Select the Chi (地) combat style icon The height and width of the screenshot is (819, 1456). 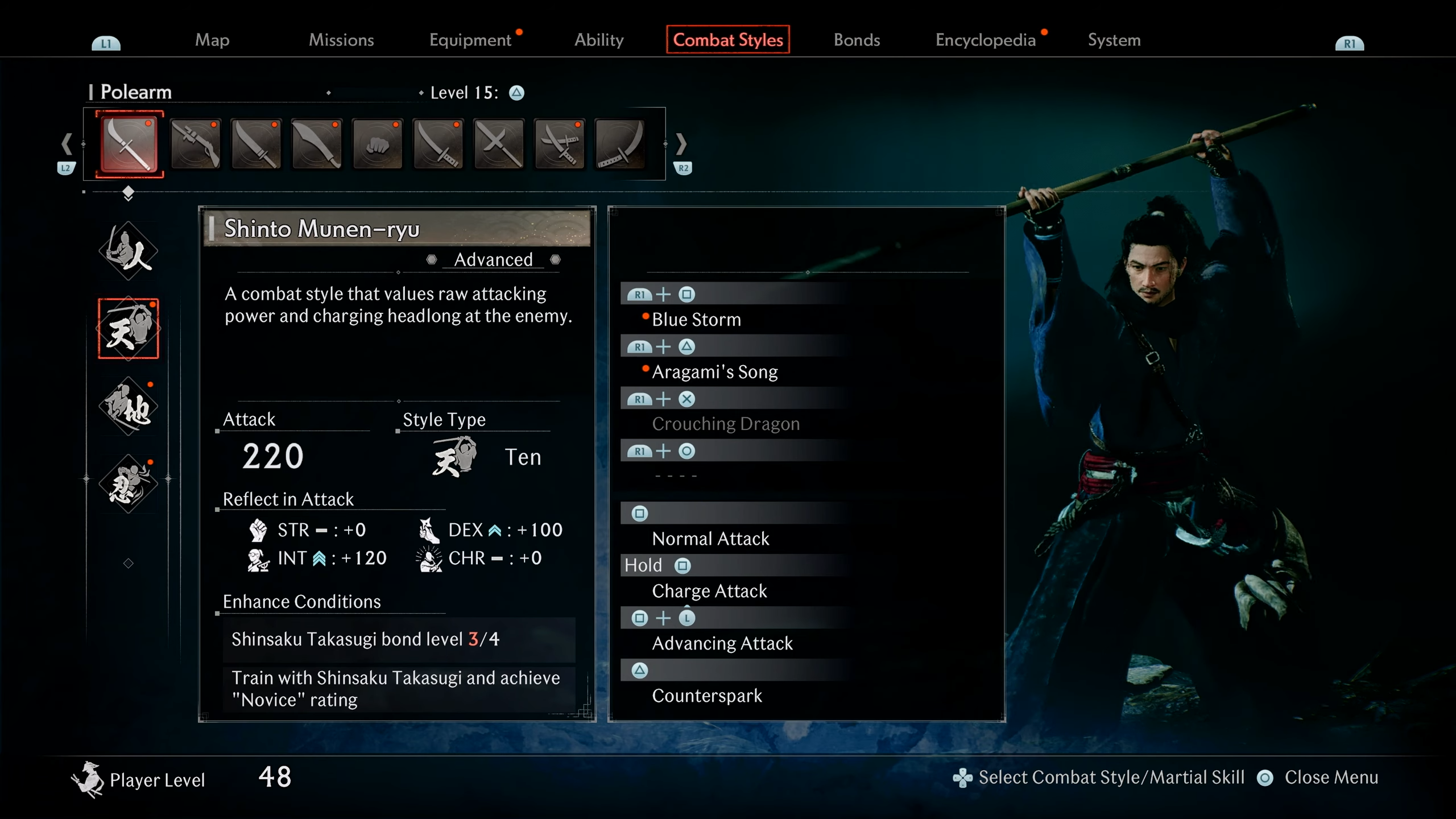pyautogui.click(x=129, y=406)
